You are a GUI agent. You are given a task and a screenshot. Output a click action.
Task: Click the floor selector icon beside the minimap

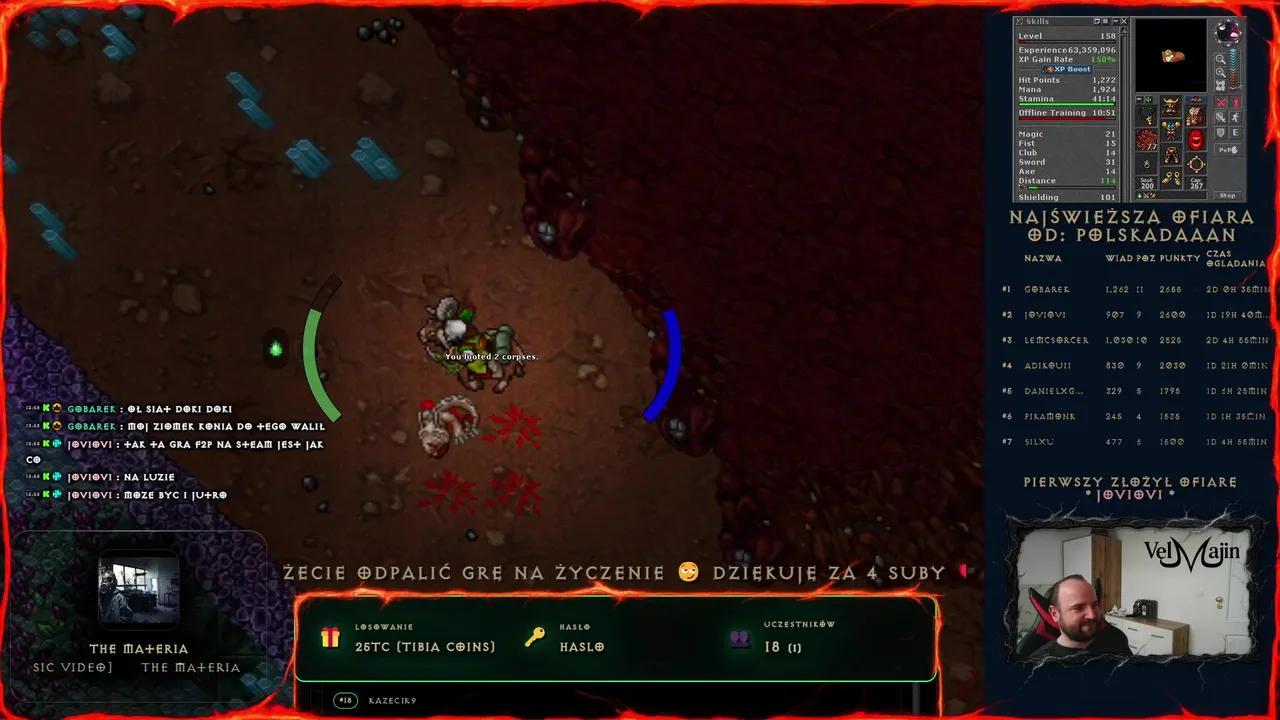tap(1219, 84)
